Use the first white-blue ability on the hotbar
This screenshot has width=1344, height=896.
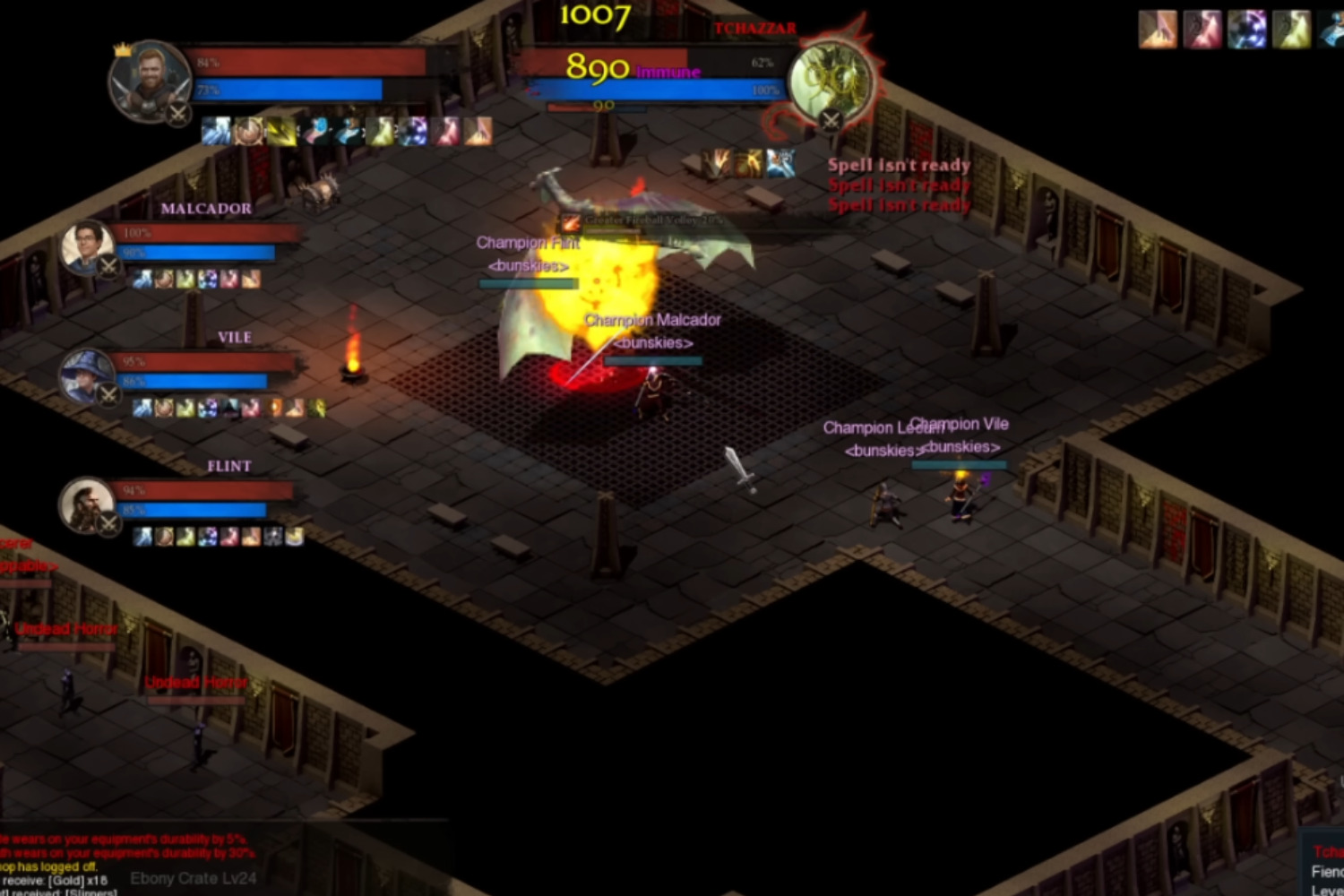click(x=217, y=132)
